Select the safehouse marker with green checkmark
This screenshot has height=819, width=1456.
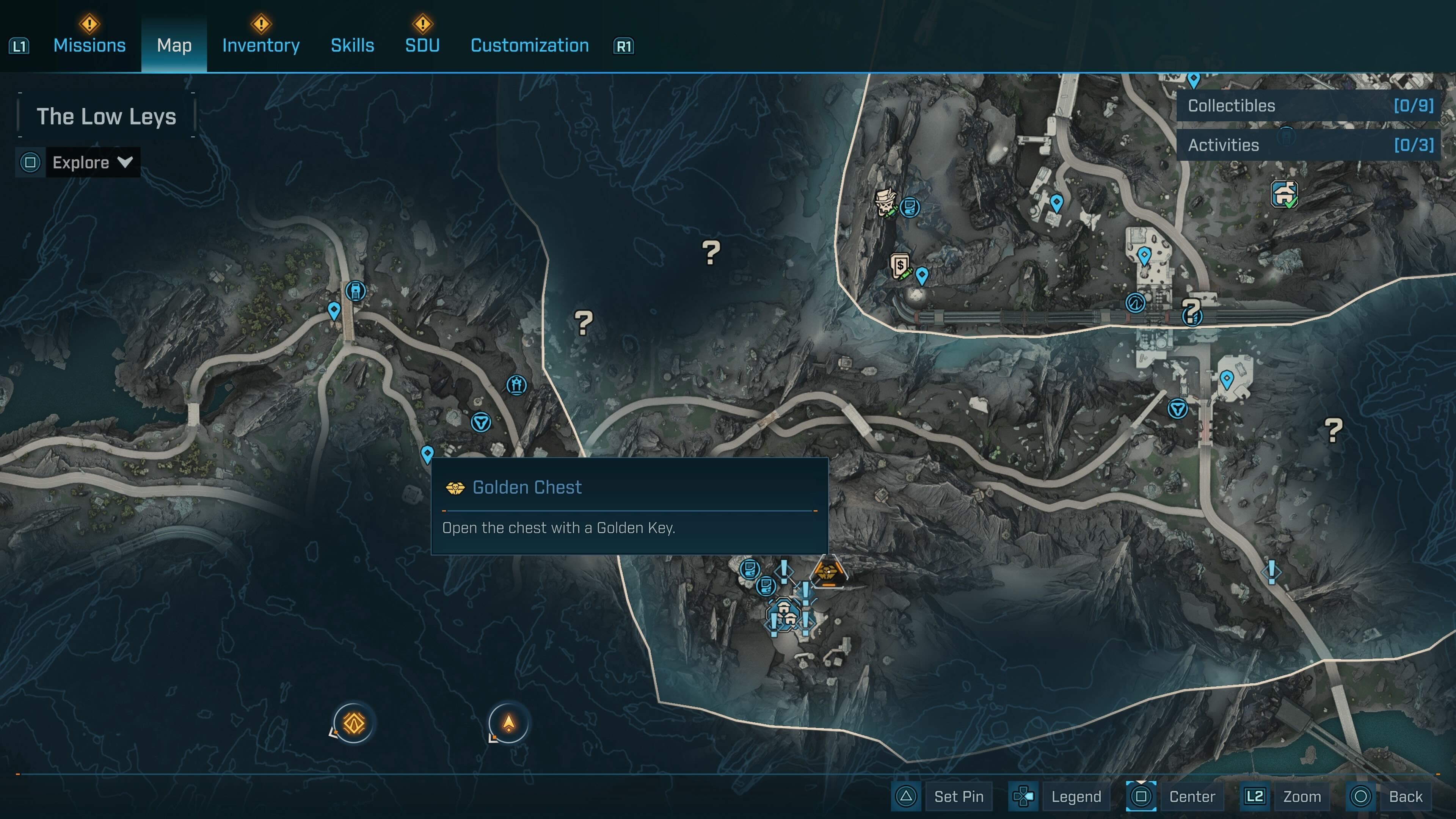1284,194
